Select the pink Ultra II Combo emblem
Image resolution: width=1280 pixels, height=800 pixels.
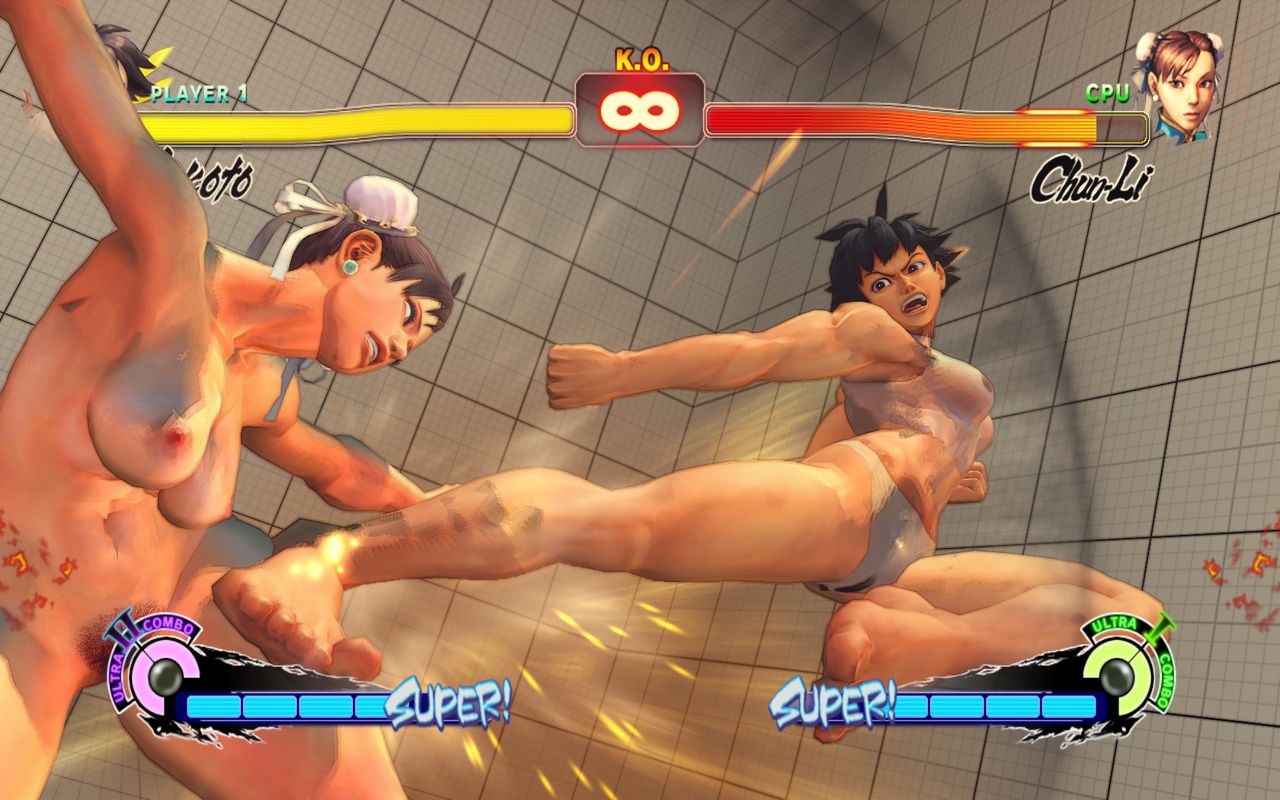point(160,670)
